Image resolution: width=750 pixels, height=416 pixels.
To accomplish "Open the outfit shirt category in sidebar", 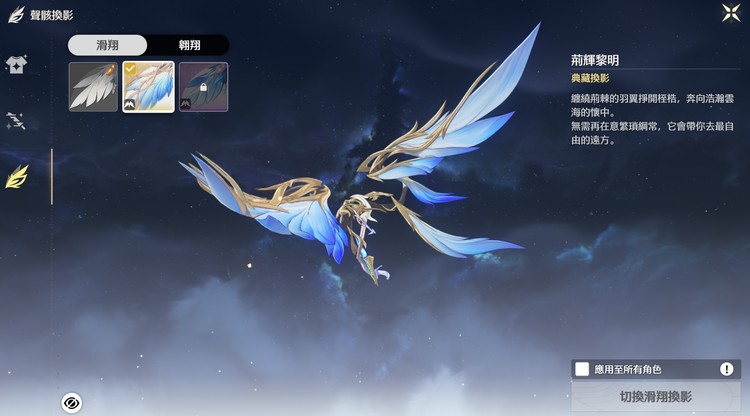I will click(x=16, y=65).
